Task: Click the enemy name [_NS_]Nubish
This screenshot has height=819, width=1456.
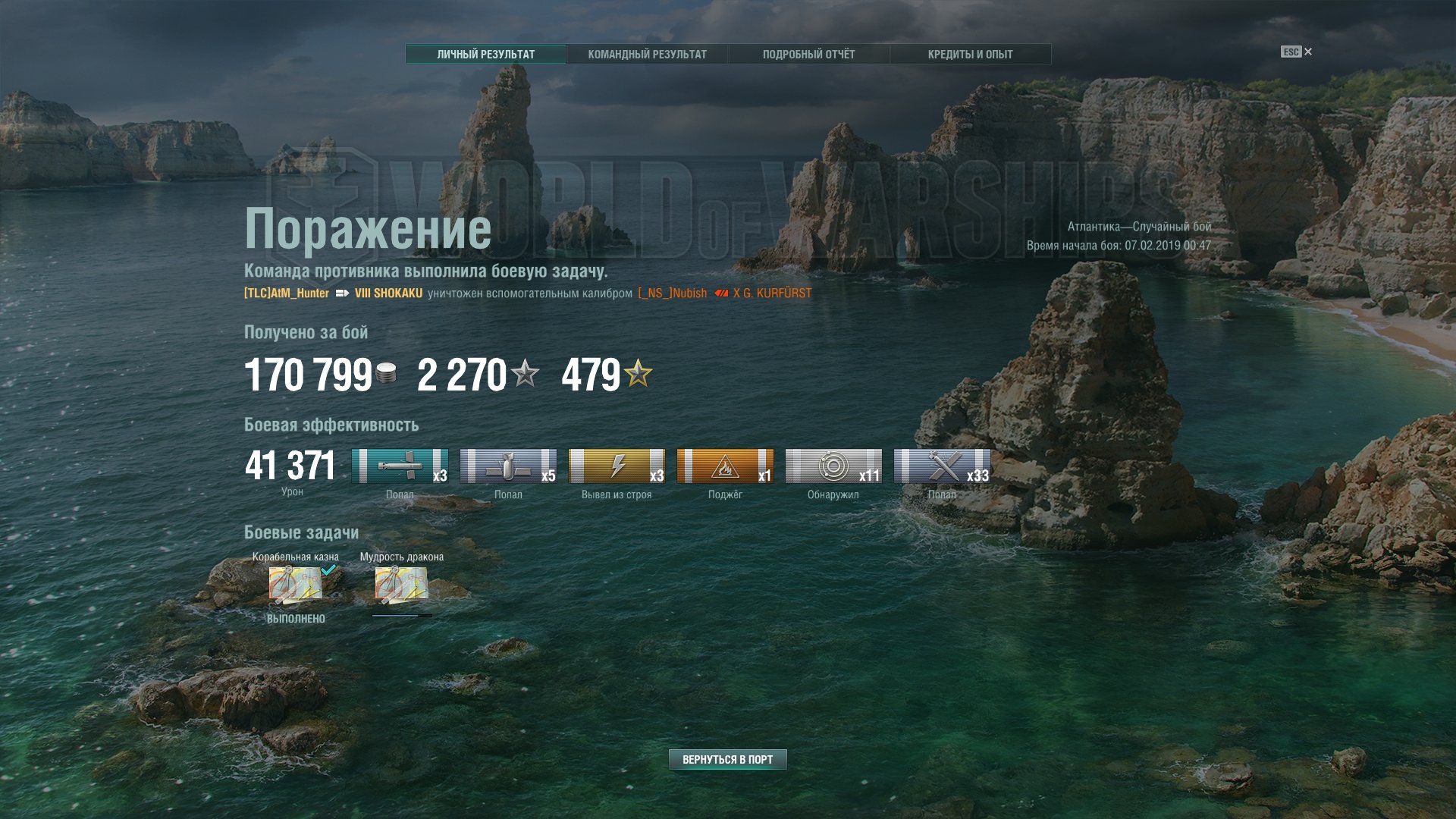Action: [x=672, y=293]
